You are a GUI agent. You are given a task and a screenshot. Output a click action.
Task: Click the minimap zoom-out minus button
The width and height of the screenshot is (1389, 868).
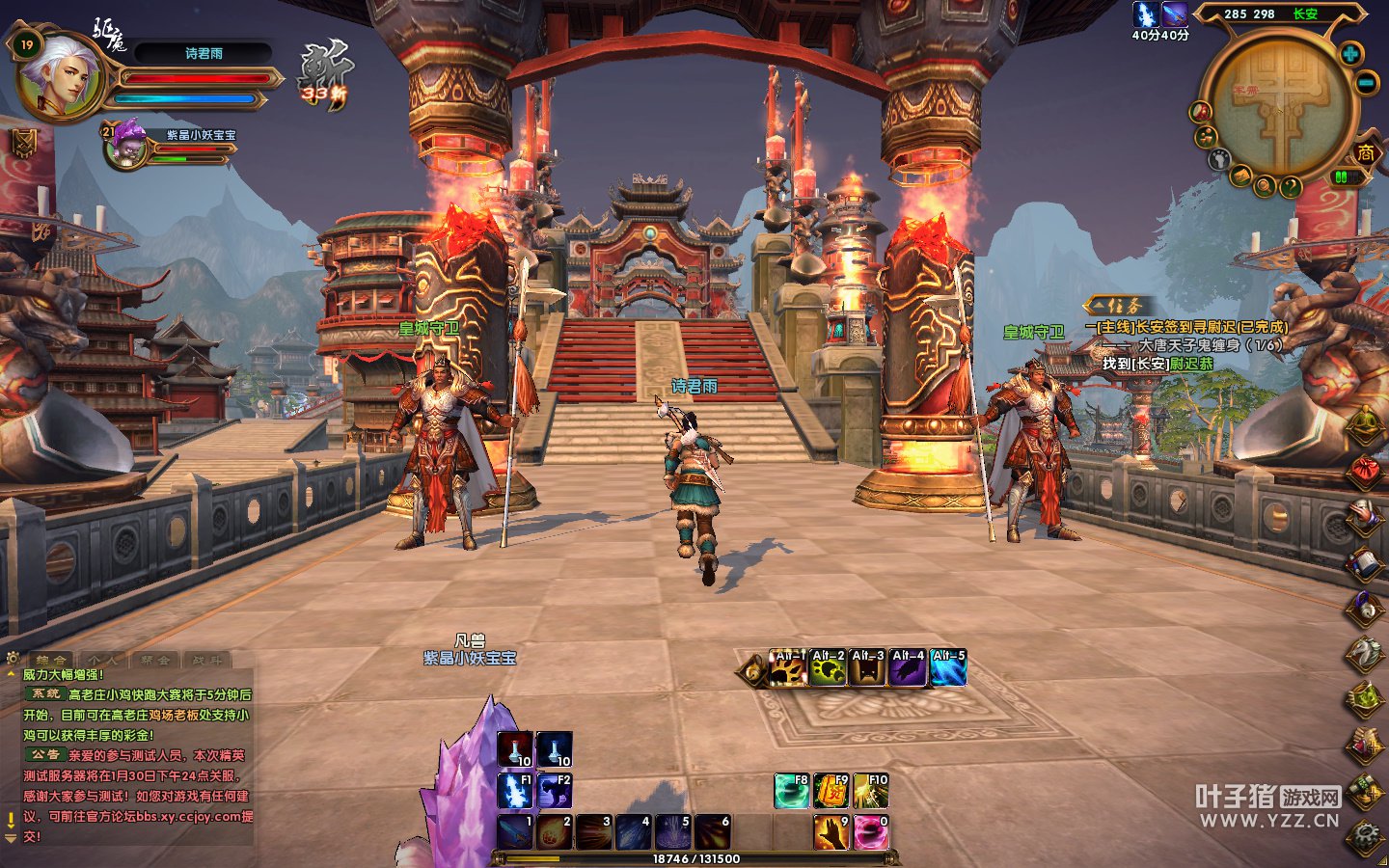point(1367,83)
